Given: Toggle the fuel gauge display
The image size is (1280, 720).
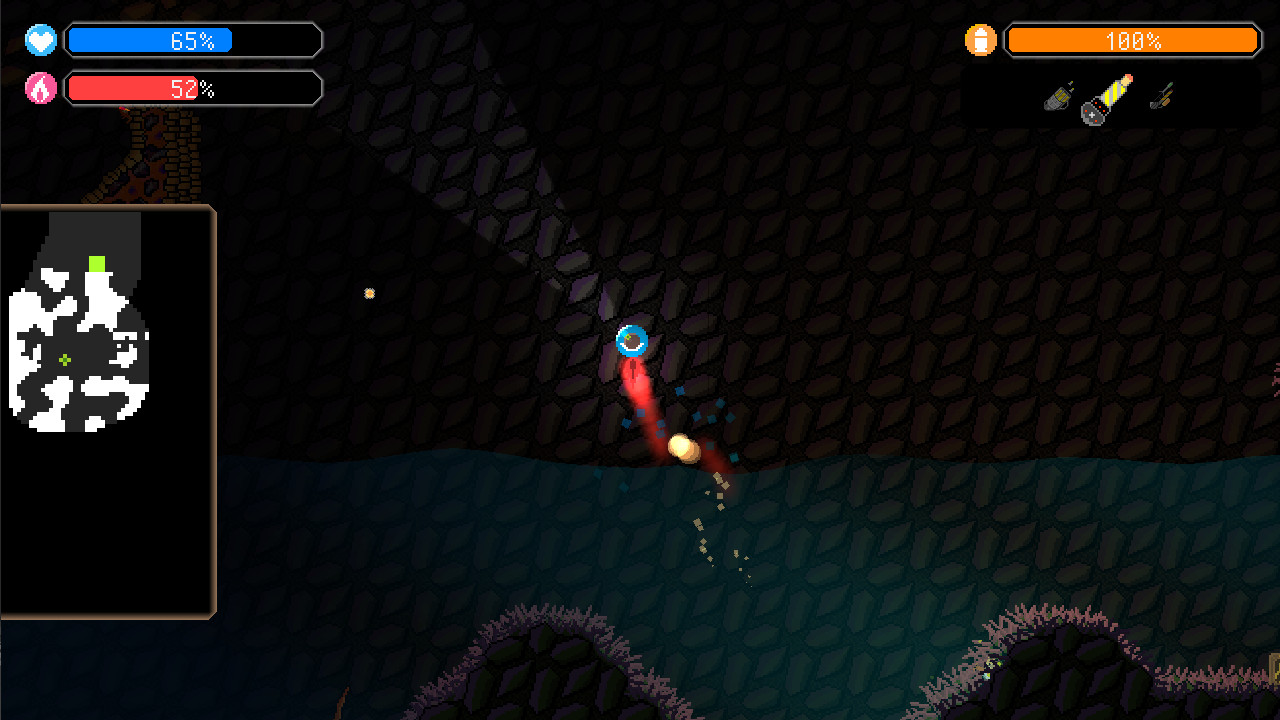Looking at the screenshot, I should [1132, 41].
